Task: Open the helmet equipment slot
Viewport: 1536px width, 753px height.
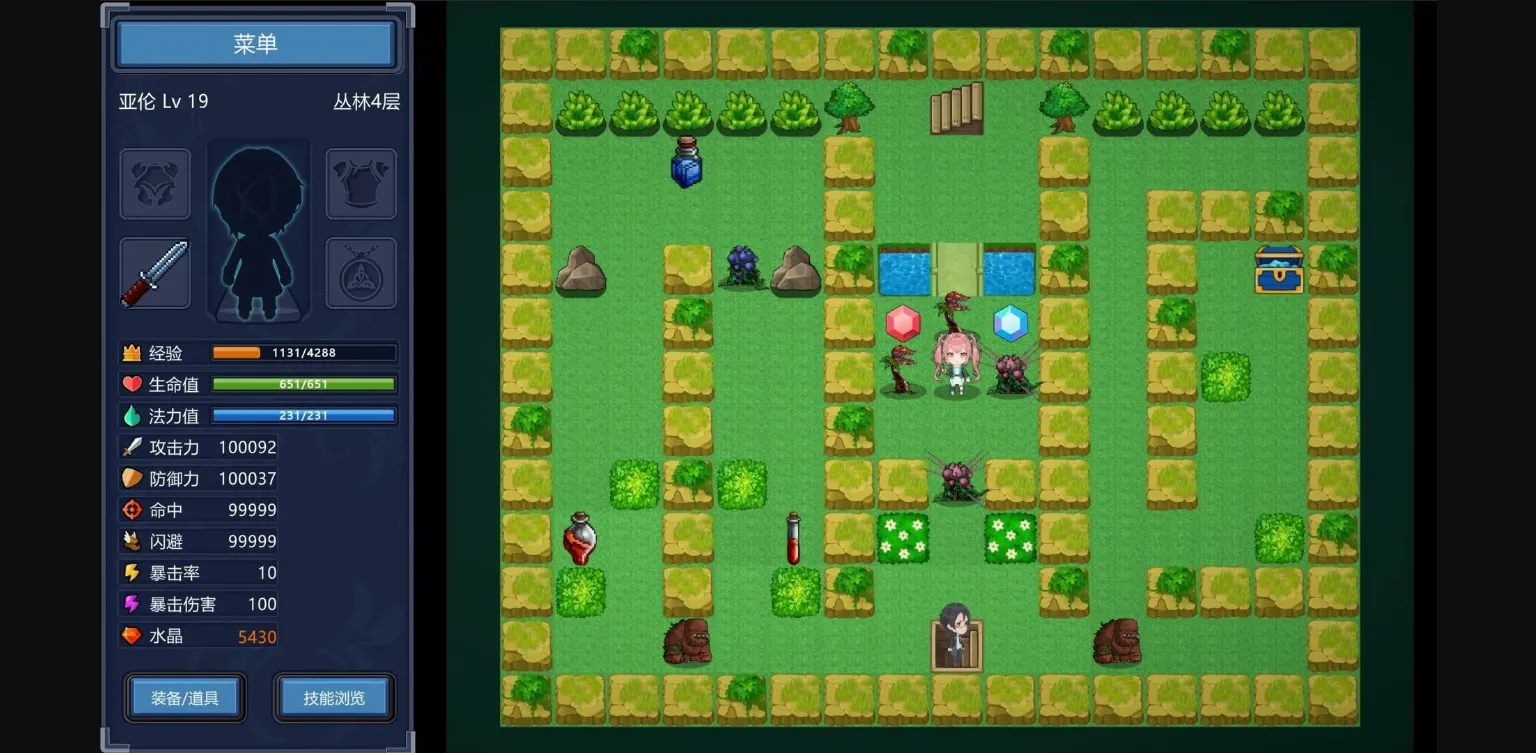Action: point(156,184)
